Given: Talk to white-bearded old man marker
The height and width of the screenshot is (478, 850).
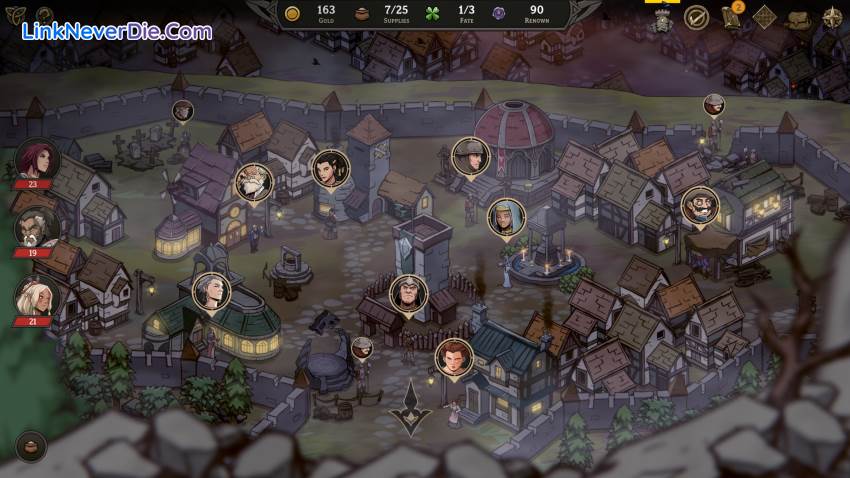Looking at the screenshot, I should coord(254,182).
